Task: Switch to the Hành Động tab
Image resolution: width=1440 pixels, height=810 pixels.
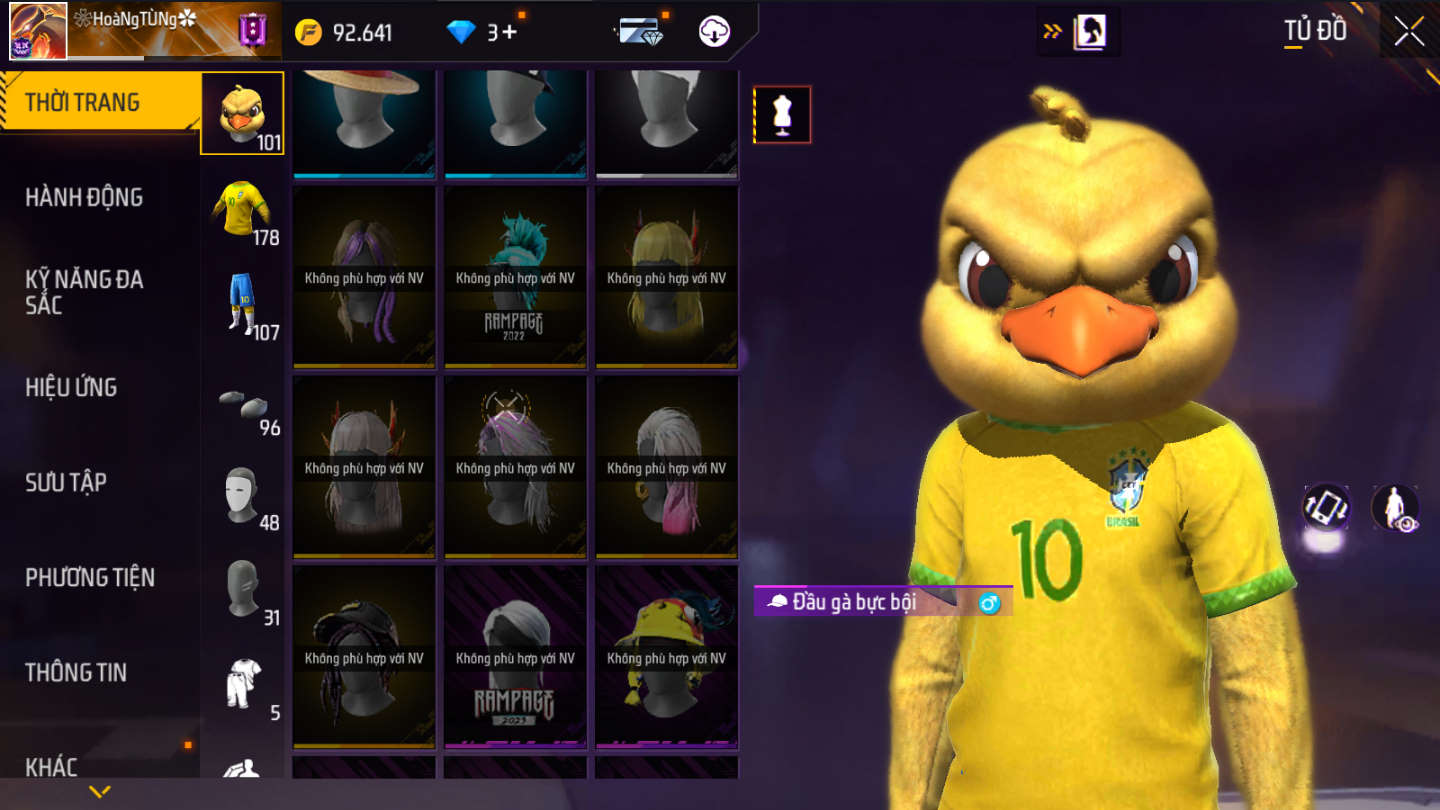Action: click(84, 197)
